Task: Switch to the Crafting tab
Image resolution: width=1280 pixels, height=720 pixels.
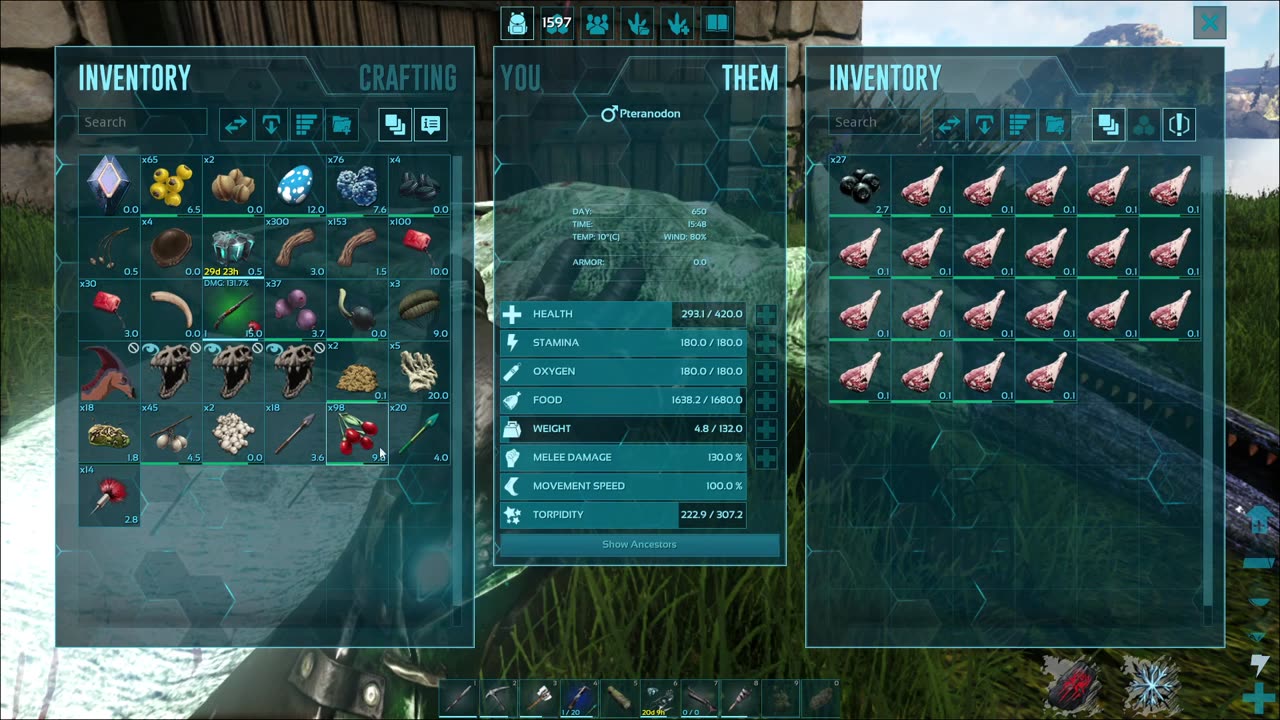Action: pyautogui.click(x=407, y=78)
